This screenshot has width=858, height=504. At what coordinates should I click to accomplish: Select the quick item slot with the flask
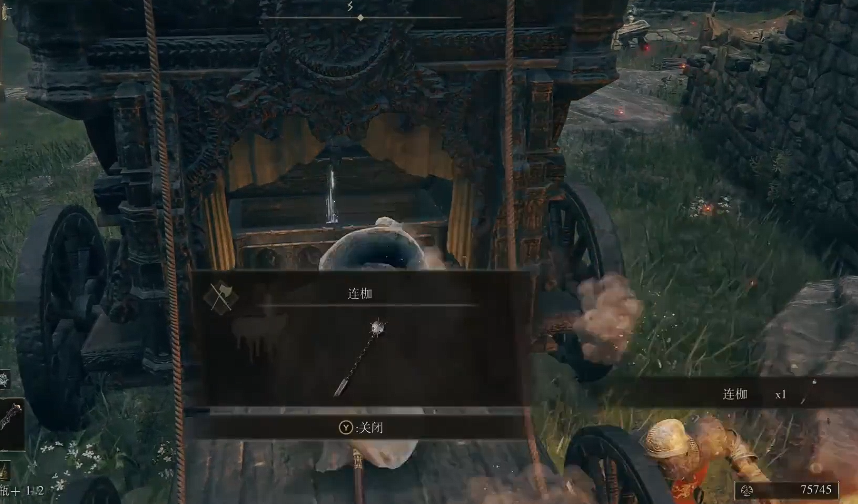pos(5,472)
